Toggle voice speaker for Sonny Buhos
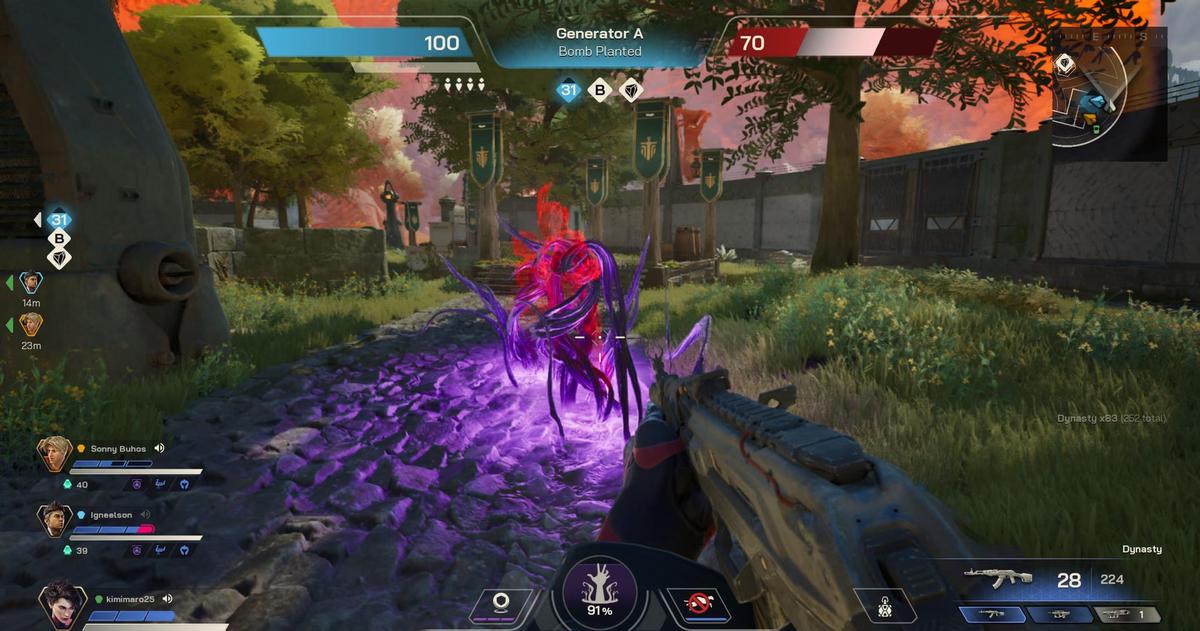The image size is (1200, 631). (x=159, y=449)
